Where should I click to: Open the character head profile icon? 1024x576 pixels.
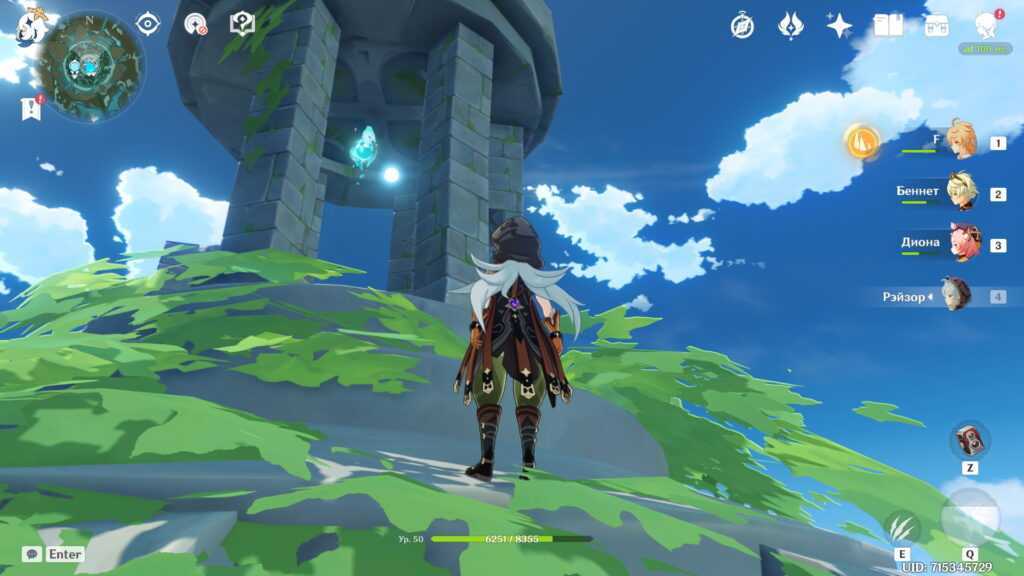(986, 26)
